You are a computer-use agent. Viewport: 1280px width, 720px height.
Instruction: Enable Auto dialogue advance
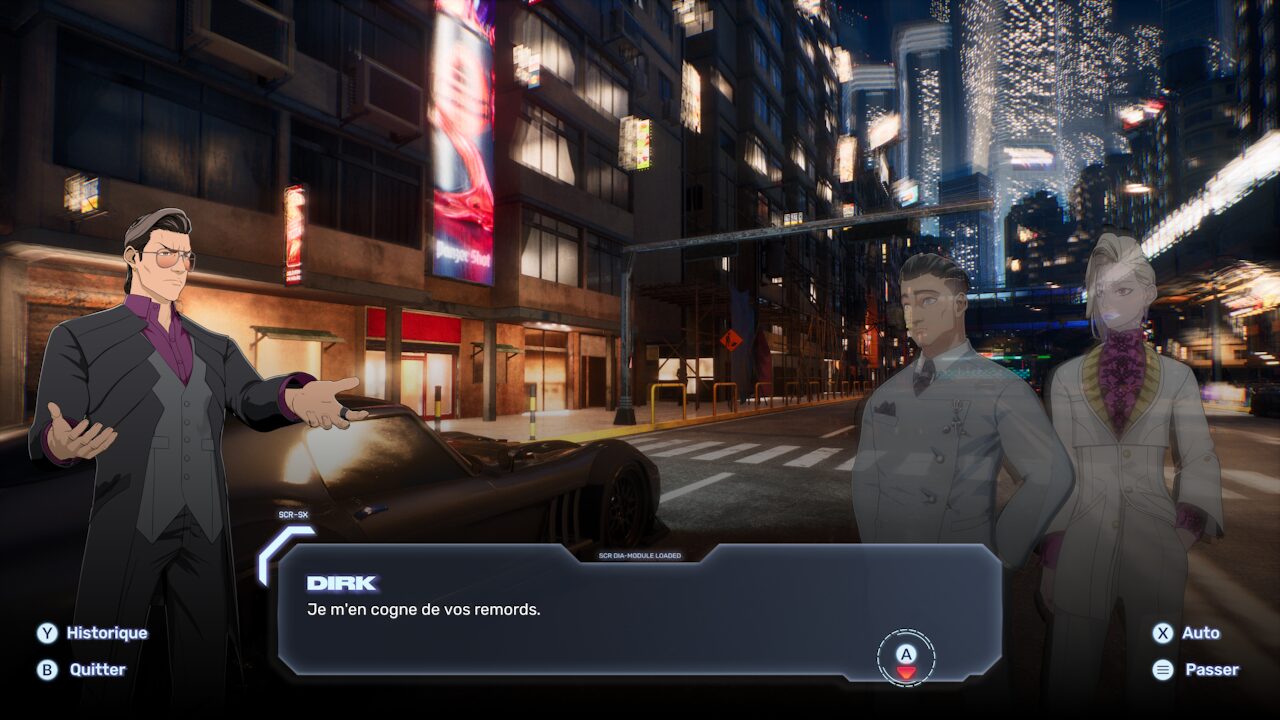click(x=1187, y=633)
